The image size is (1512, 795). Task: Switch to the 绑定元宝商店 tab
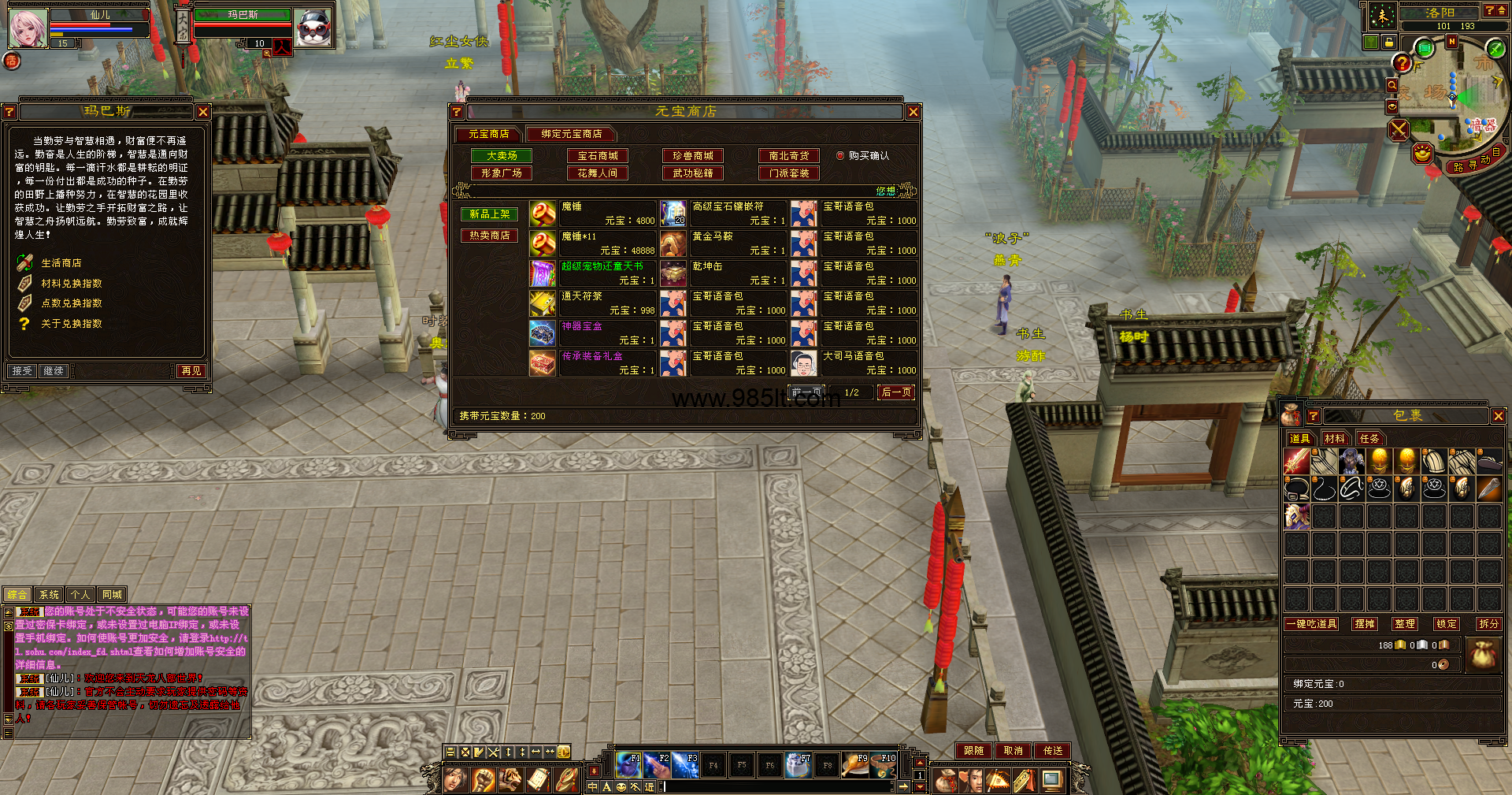(571, 134)
